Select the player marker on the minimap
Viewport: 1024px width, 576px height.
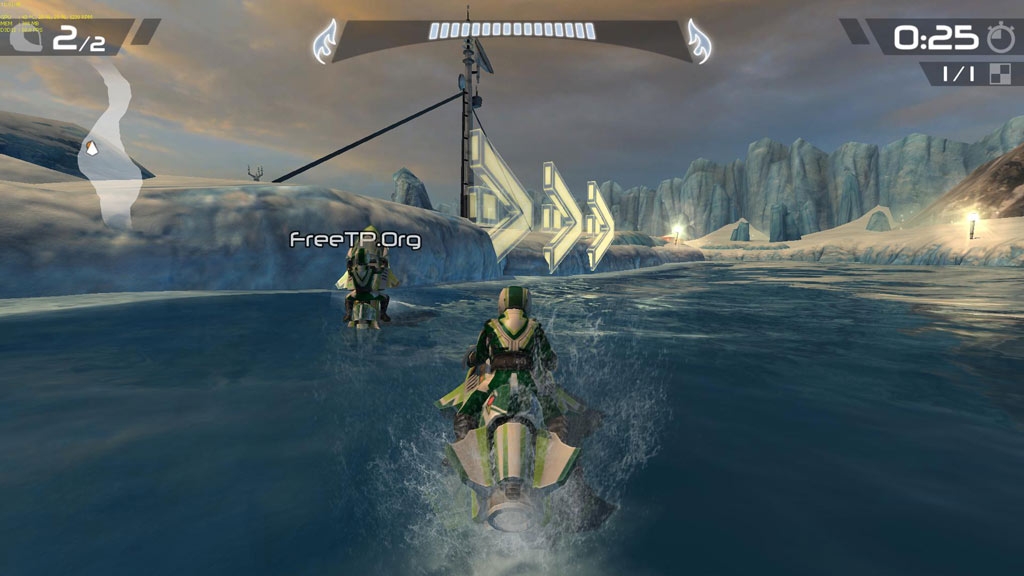coord(92,149)
